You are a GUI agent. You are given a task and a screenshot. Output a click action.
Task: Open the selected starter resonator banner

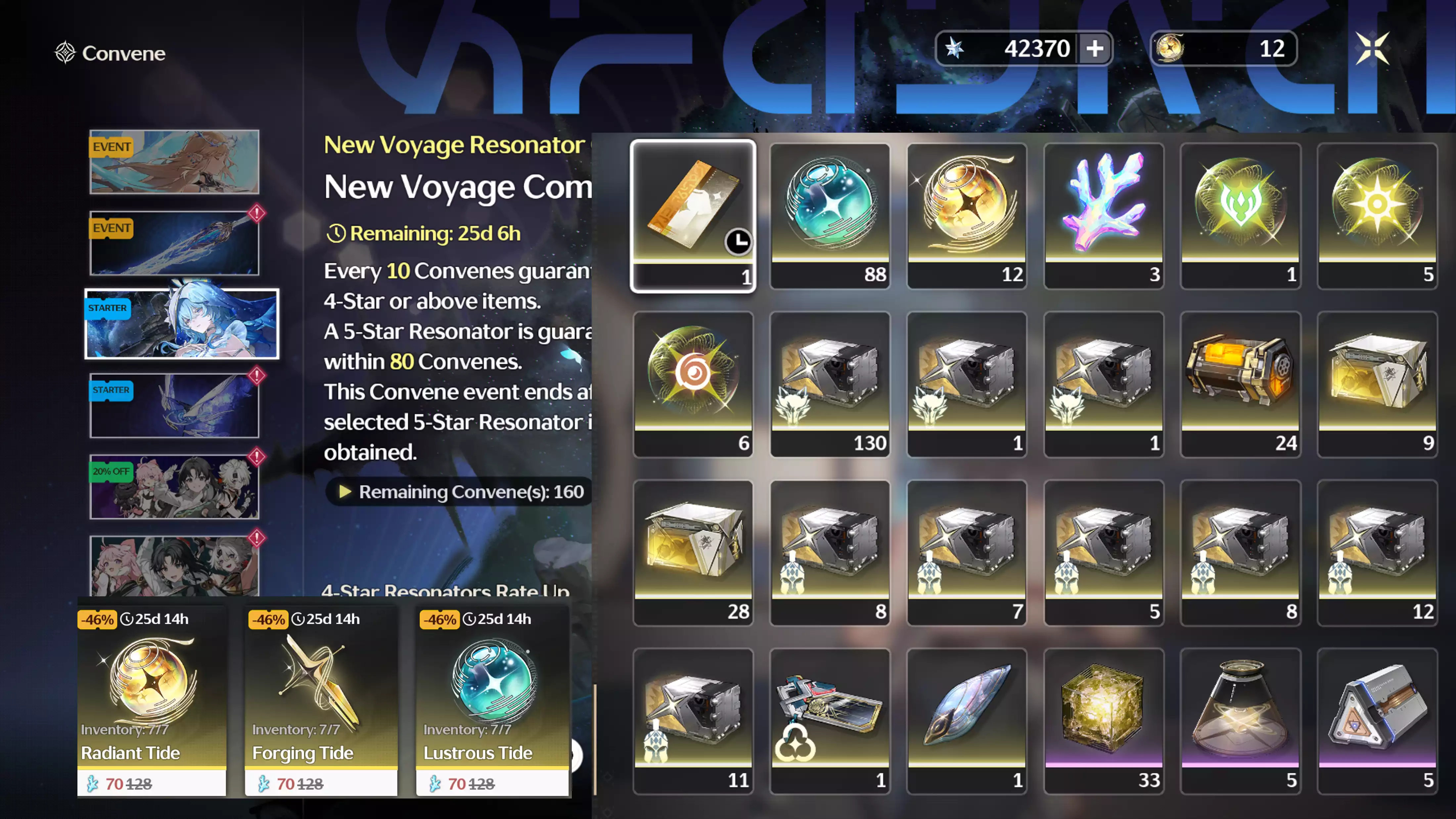[x=181, y=324]
